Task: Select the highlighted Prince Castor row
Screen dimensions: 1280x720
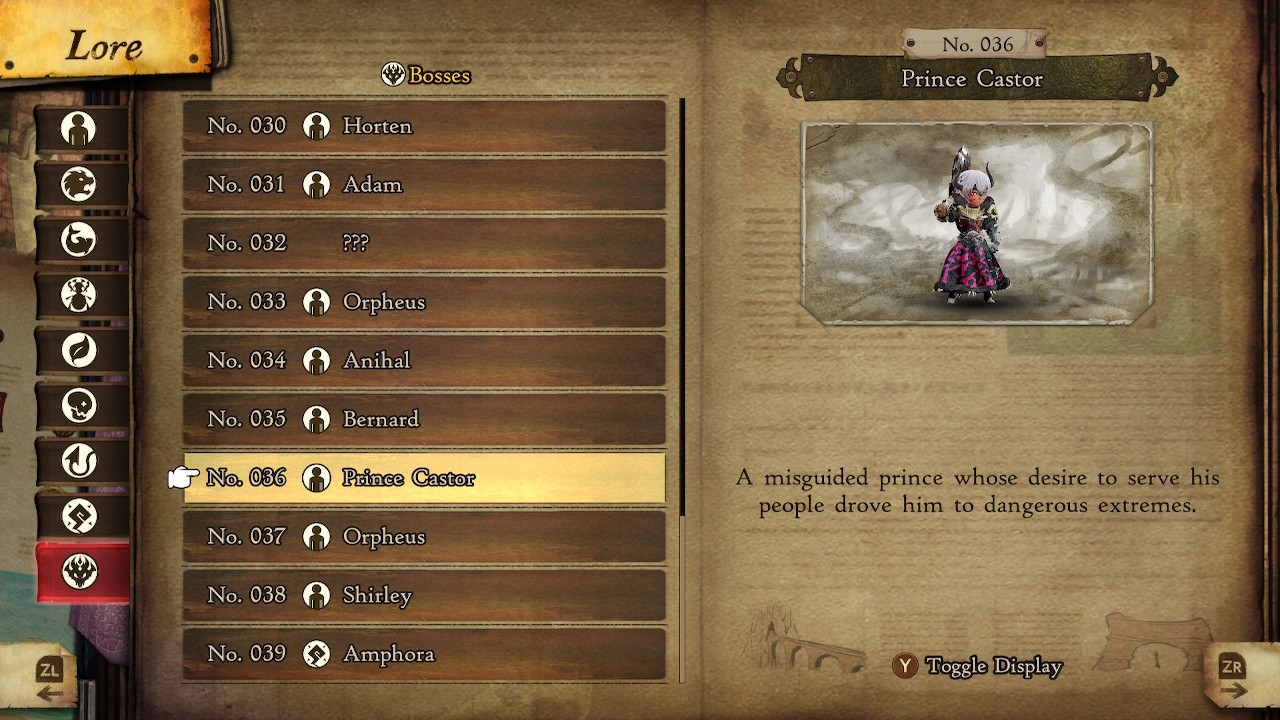Action: pyautogui.click(x=424, y=478)
